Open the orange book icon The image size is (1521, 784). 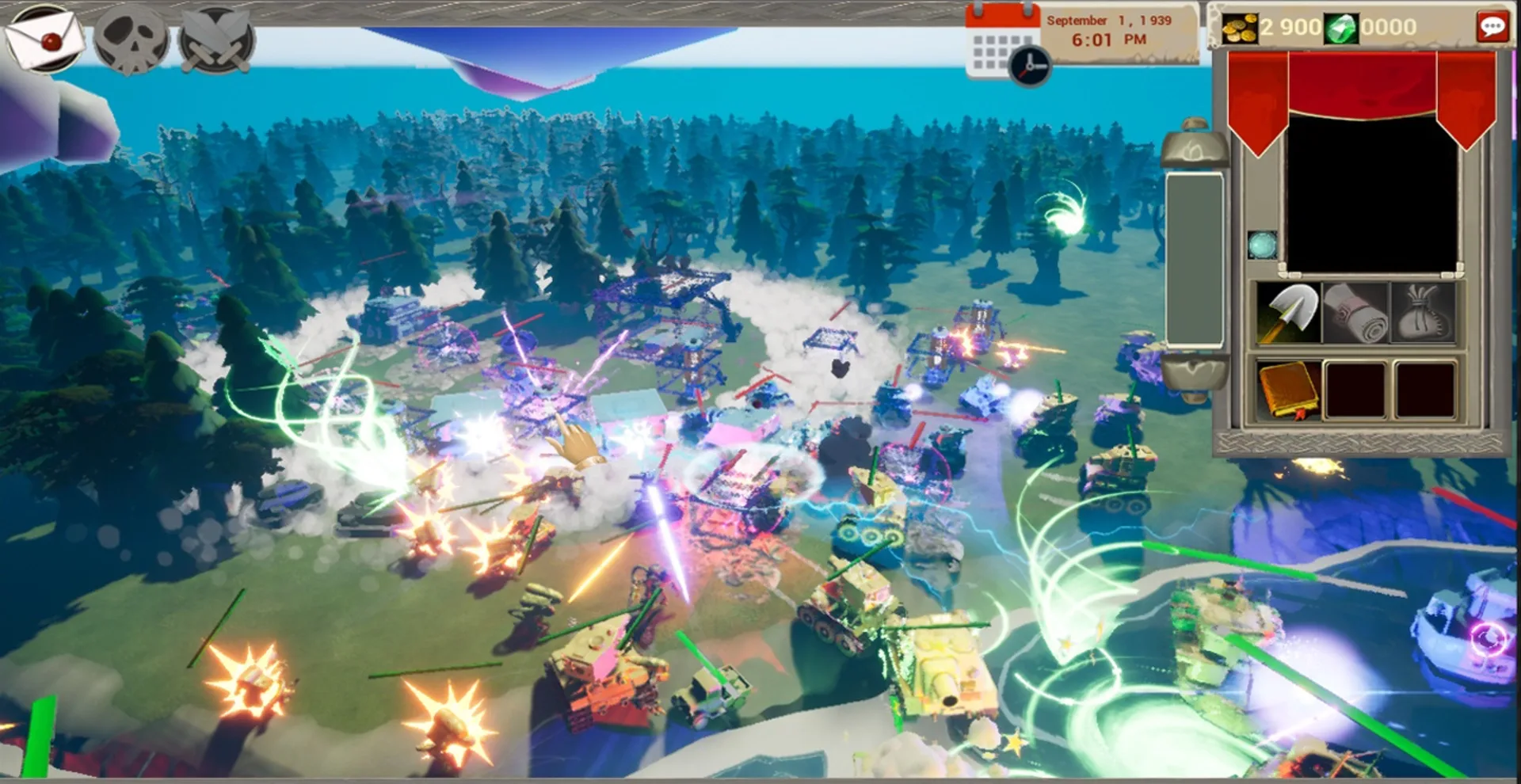[x=1287, y=387]
